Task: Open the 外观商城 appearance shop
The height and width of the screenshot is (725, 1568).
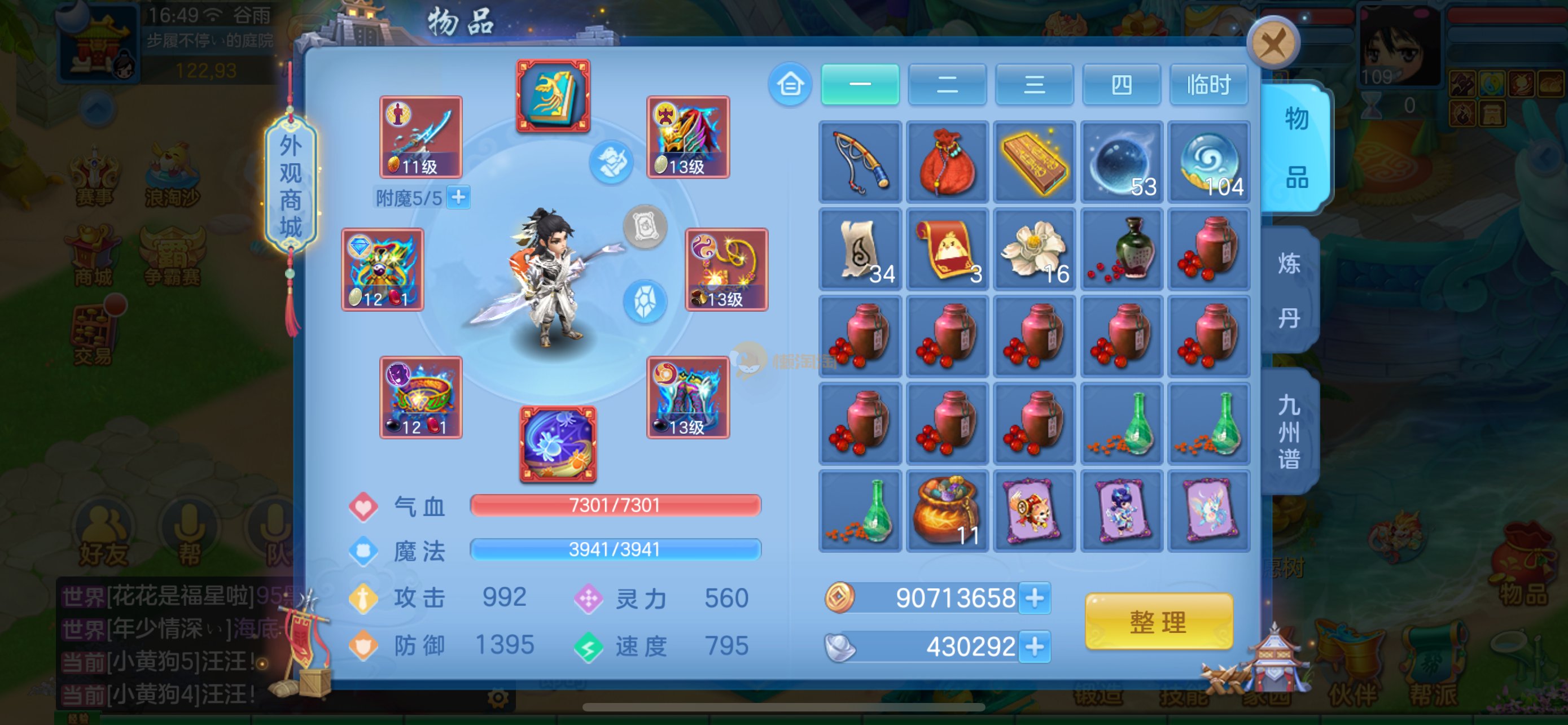Action: 290,186
